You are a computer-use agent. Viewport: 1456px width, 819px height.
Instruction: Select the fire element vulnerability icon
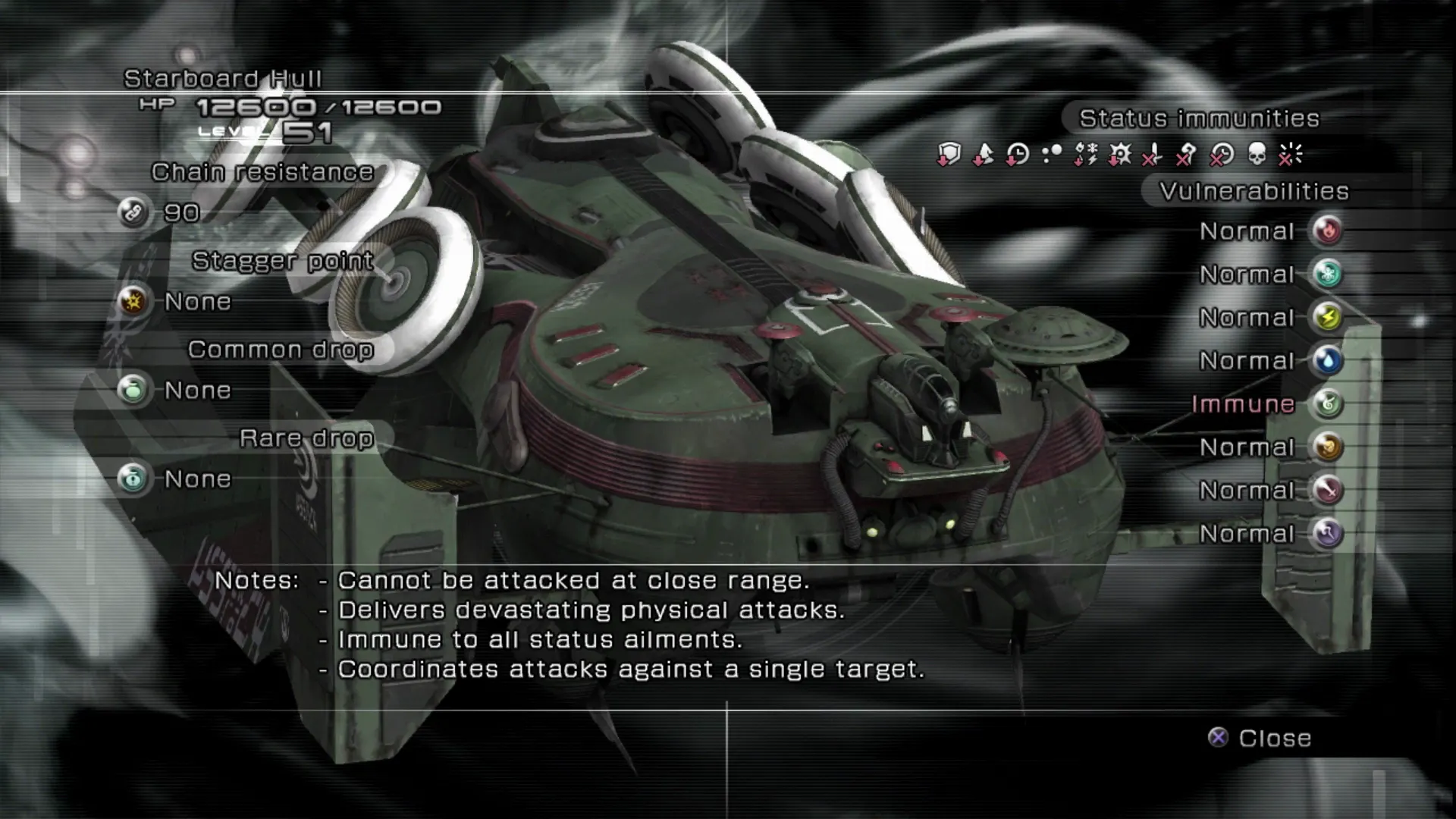tap(1328, 231)
